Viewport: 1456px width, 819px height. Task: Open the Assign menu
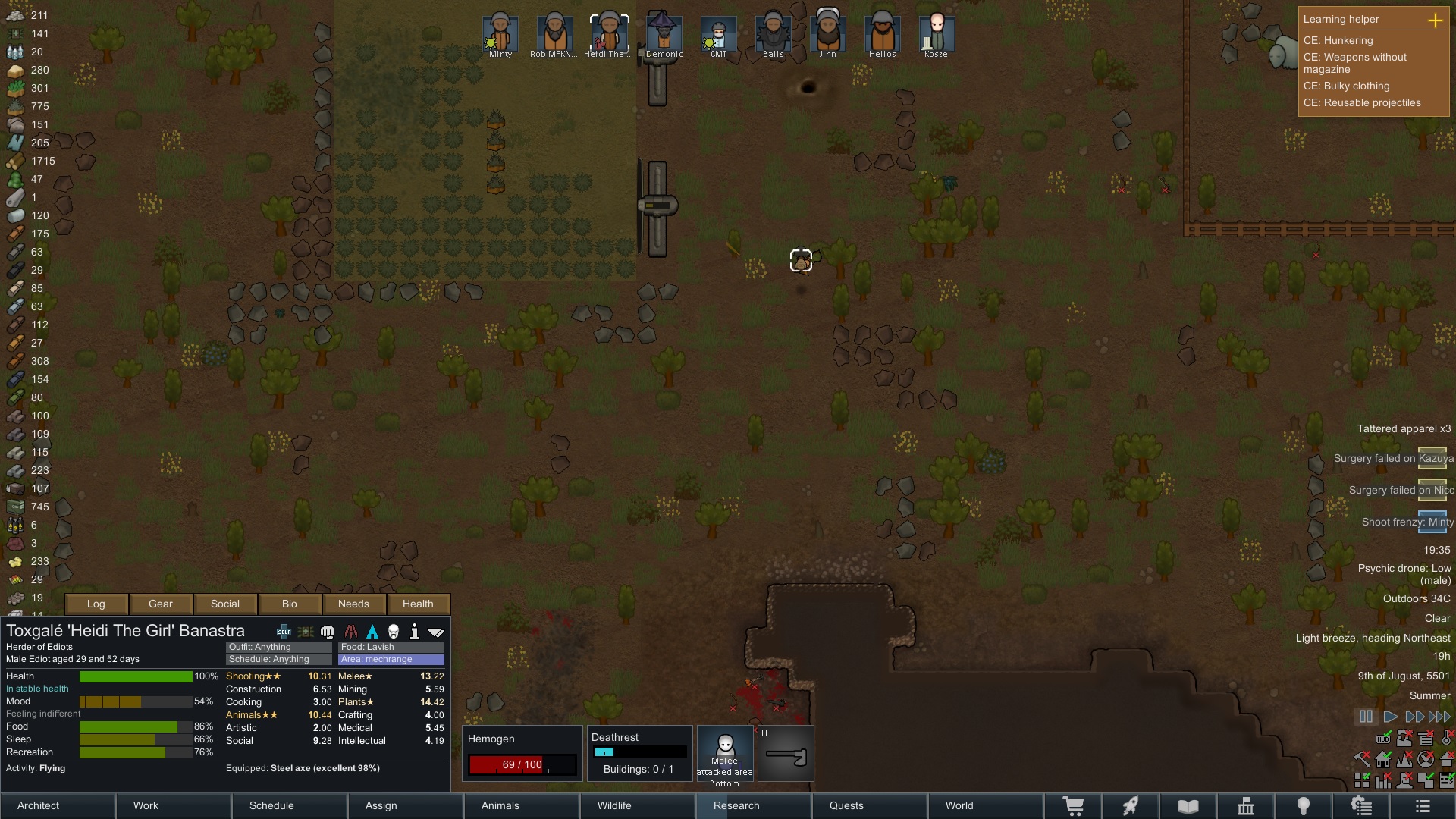click(381, 805)
